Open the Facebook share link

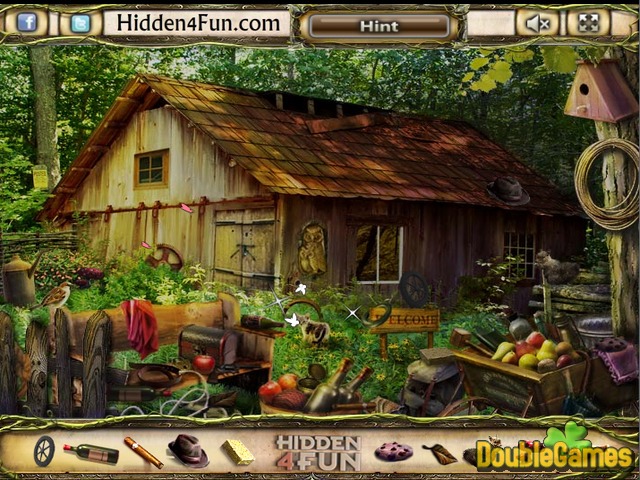click(x=27, y=22)
